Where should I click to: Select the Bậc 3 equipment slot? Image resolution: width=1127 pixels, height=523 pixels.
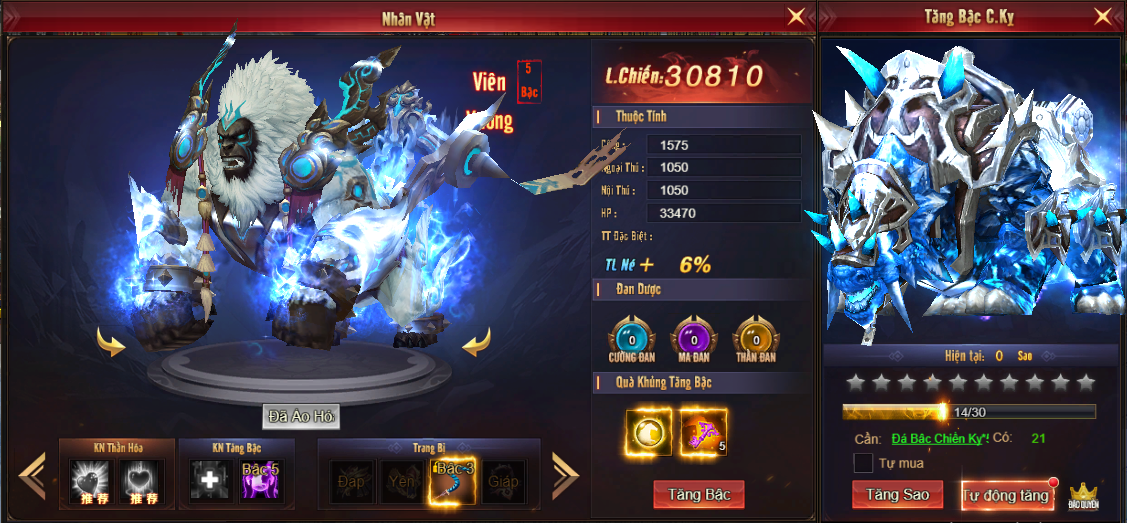pyautogui.click(x=452, y=481)
